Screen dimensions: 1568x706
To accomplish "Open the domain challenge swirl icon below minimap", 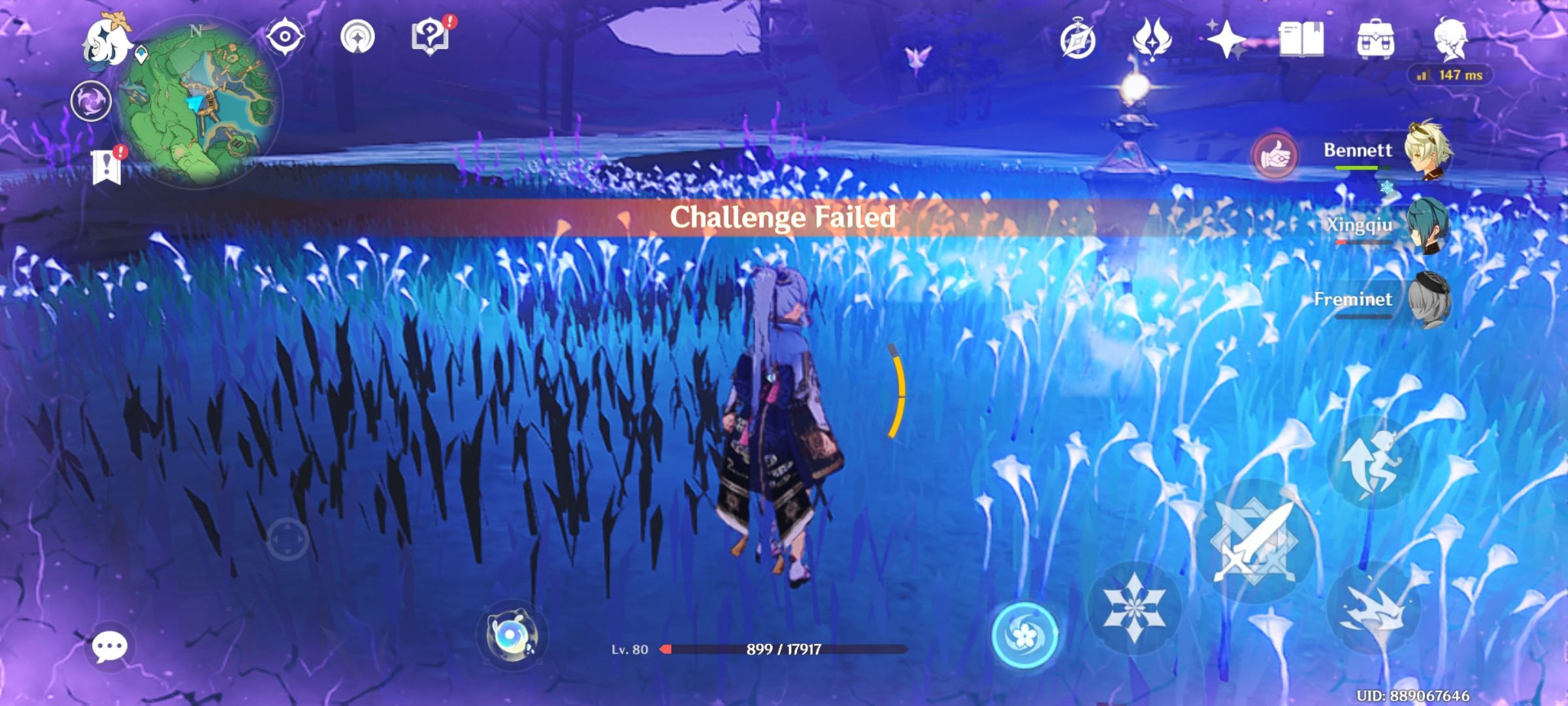I will [91, 100].
